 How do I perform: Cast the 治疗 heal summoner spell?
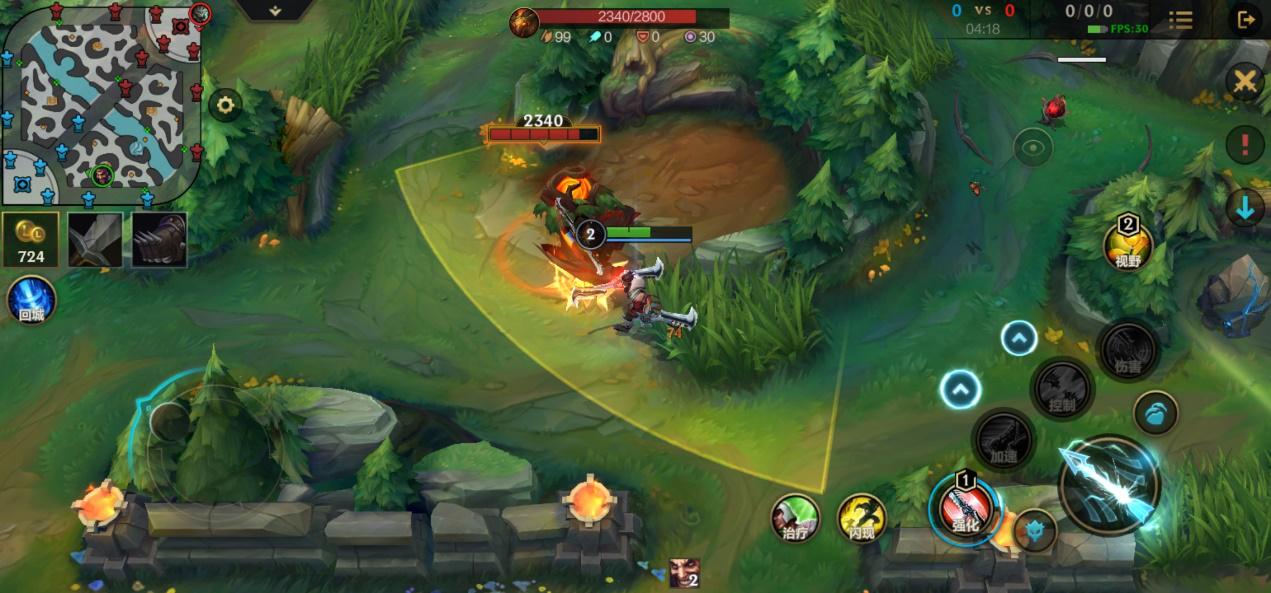point(795,518)
